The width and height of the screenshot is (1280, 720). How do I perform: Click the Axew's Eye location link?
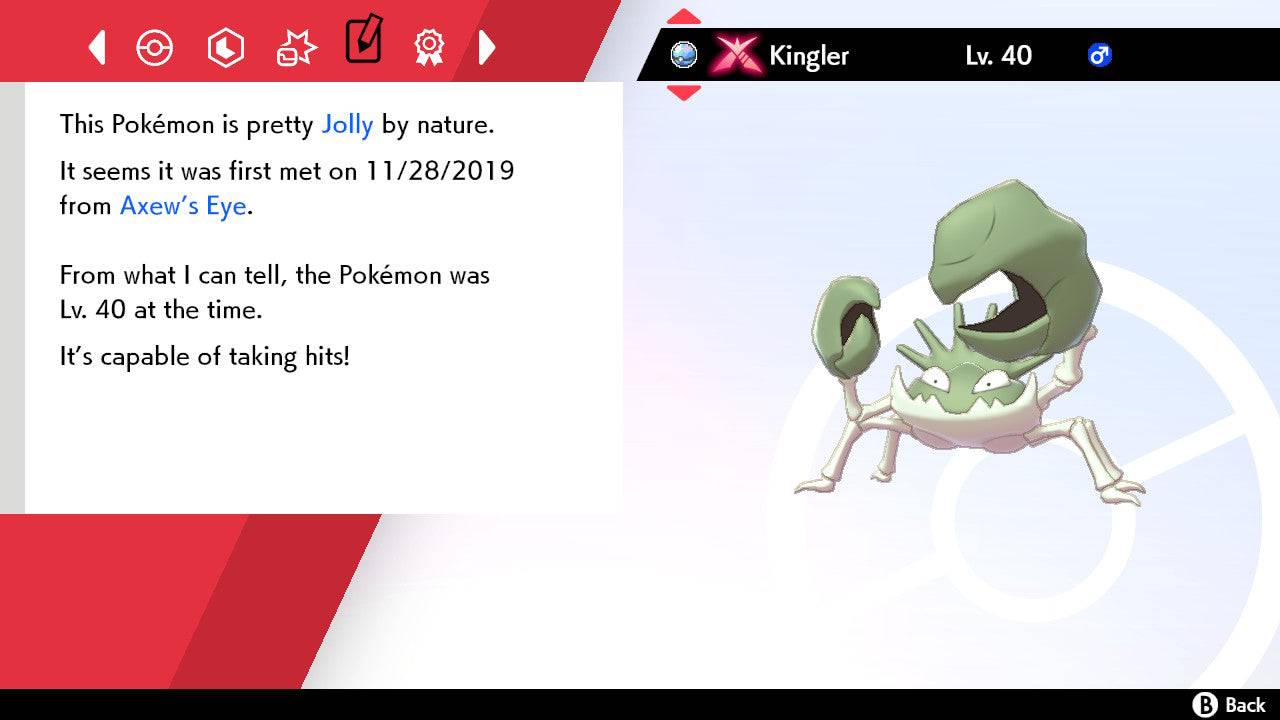(x=182, y=206)
